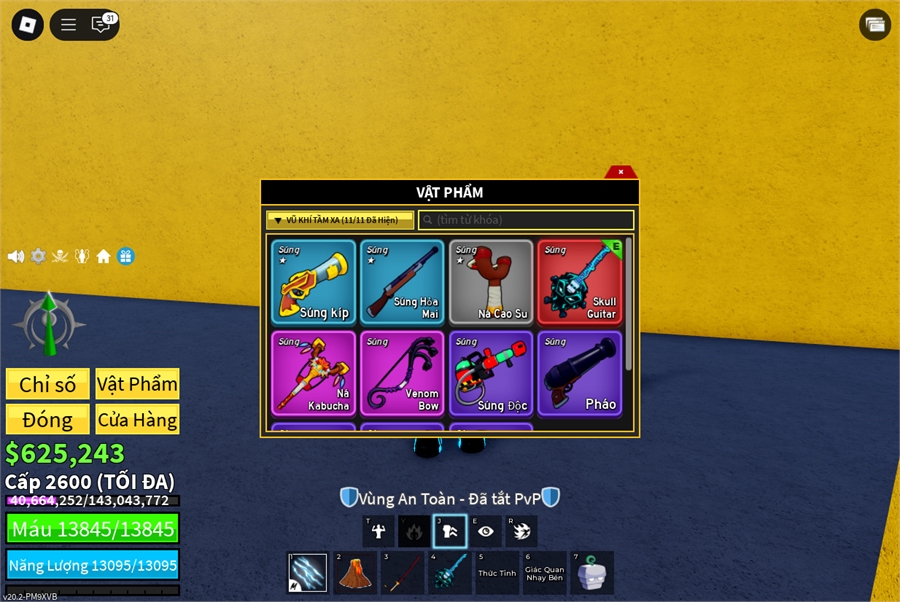Close the Vật Phẩm inventory window

point(621,172)
